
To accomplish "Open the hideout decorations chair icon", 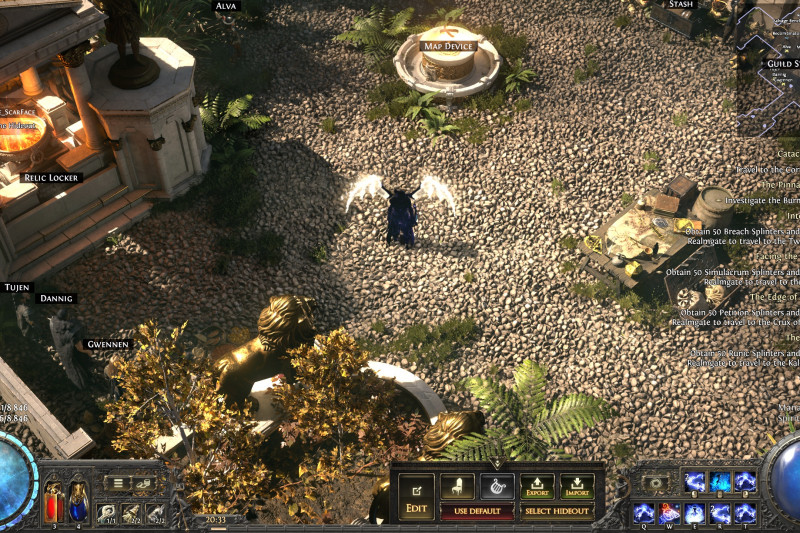I will [x=458, y=486].
